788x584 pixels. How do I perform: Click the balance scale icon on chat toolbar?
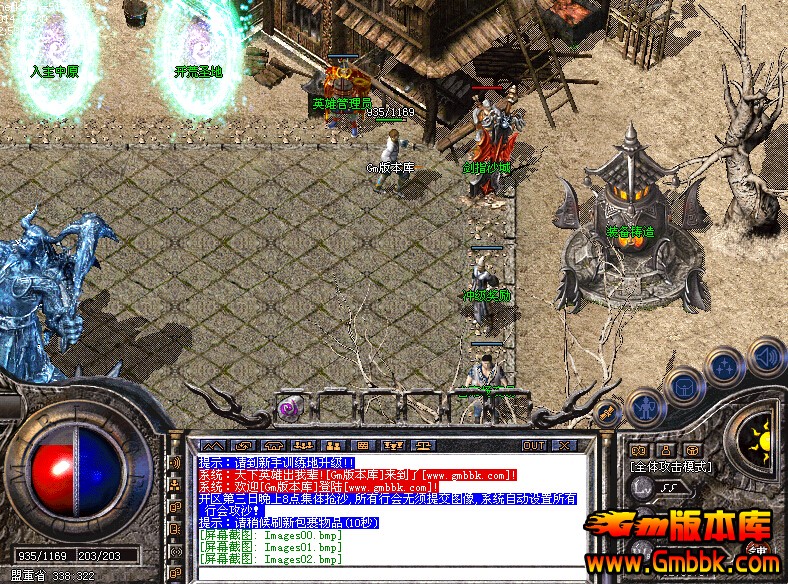pos(423,446)
